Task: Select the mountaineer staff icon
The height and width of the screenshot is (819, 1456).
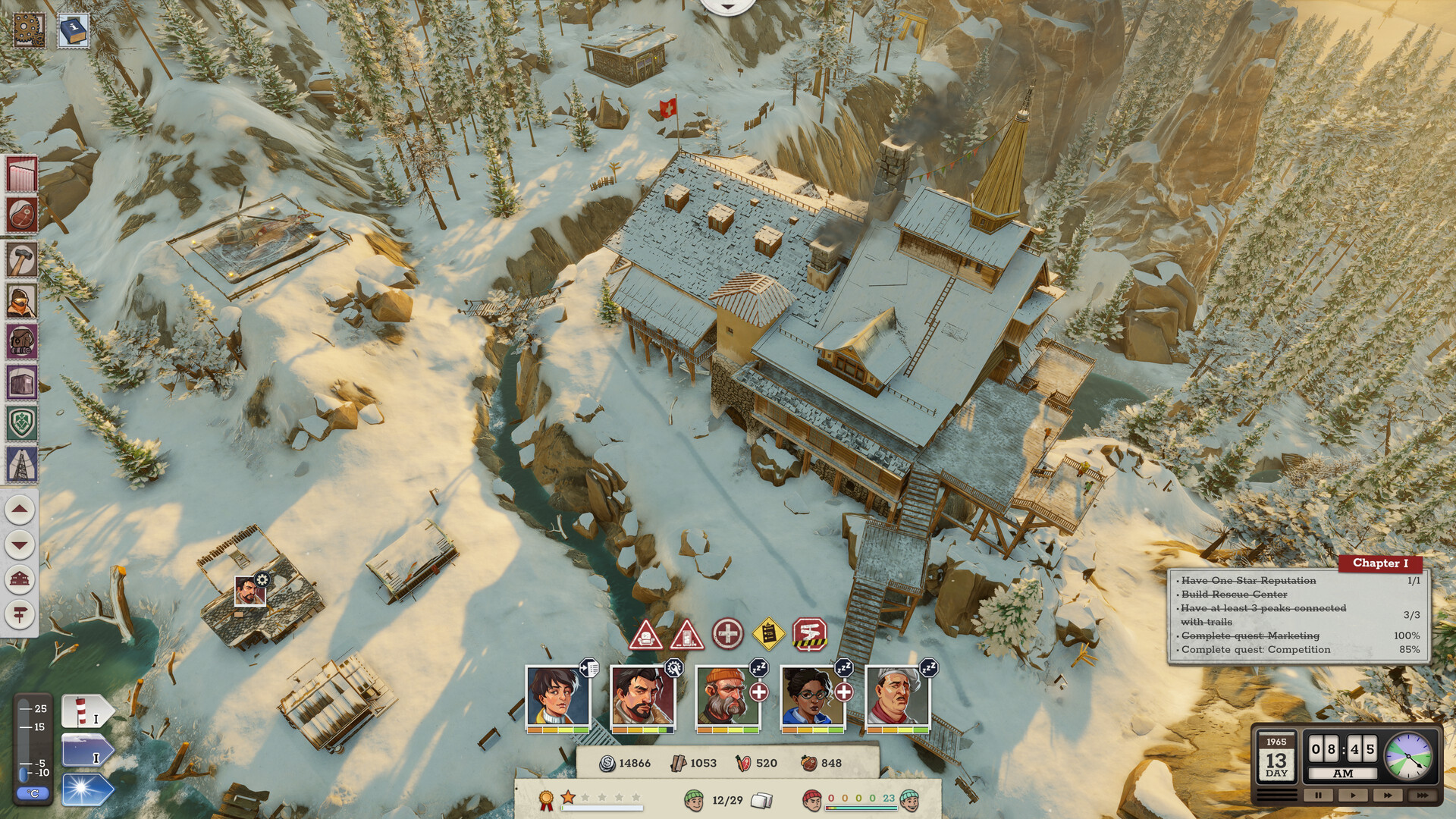Action: [20, 299]
